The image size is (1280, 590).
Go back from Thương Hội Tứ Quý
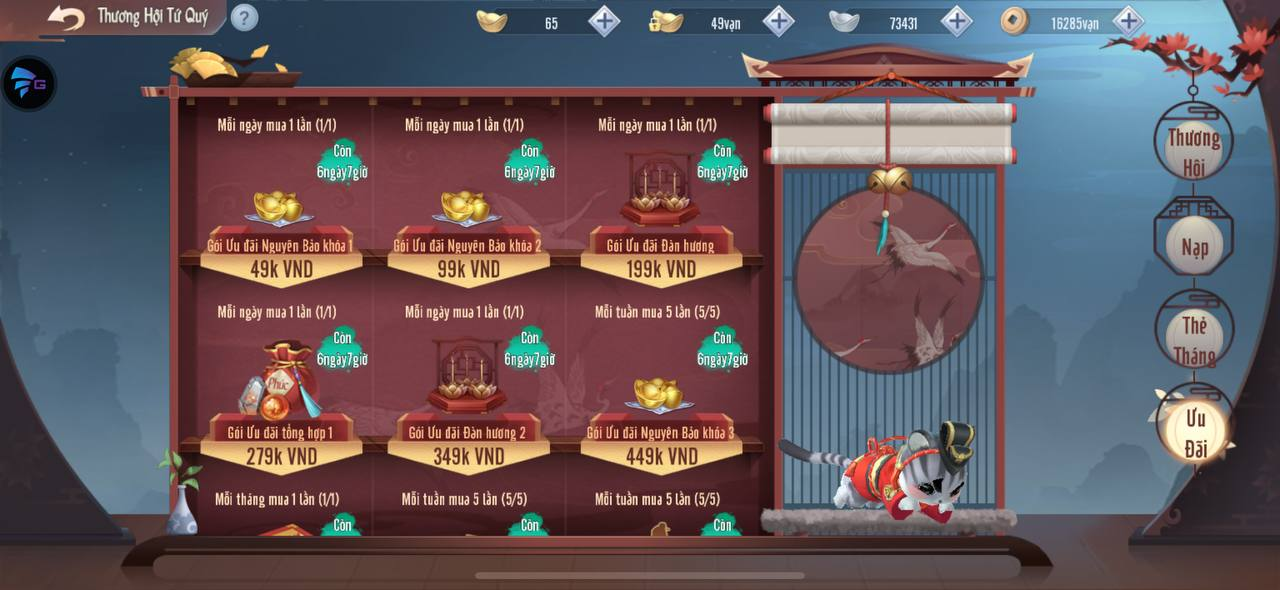66,18
